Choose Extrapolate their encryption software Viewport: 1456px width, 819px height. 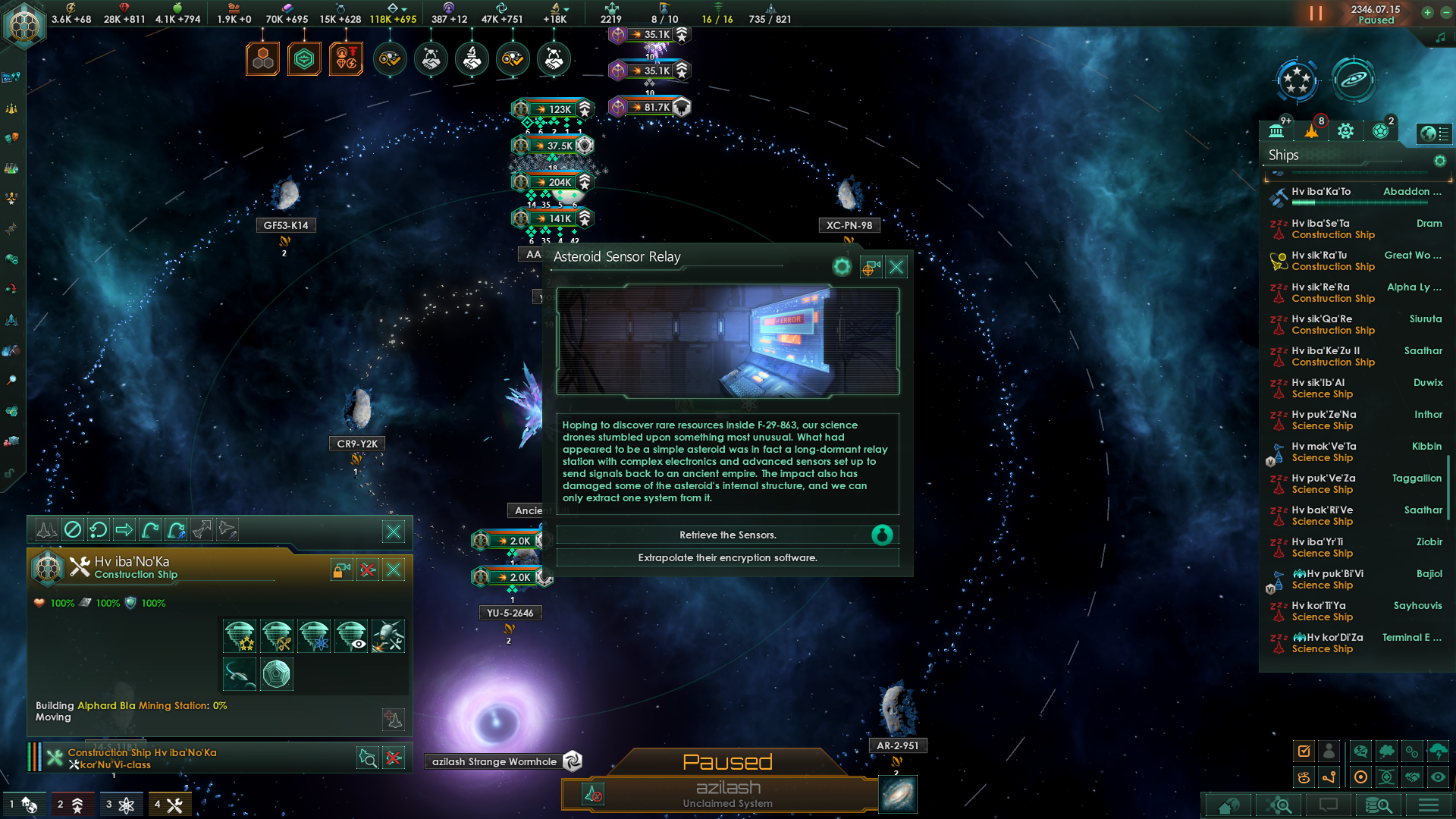click(727, 557)
